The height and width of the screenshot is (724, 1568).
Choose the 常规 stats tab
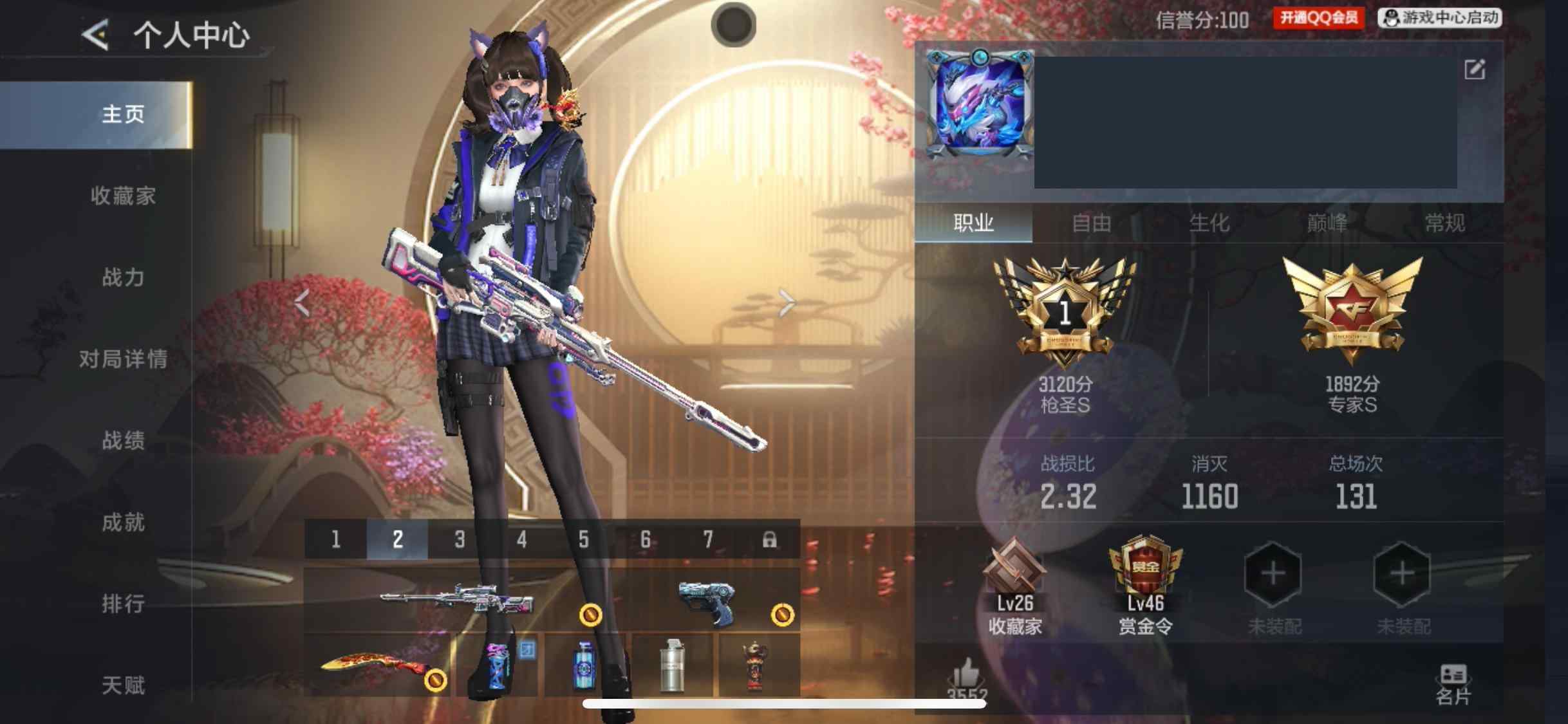click(x=1444, y=223)
